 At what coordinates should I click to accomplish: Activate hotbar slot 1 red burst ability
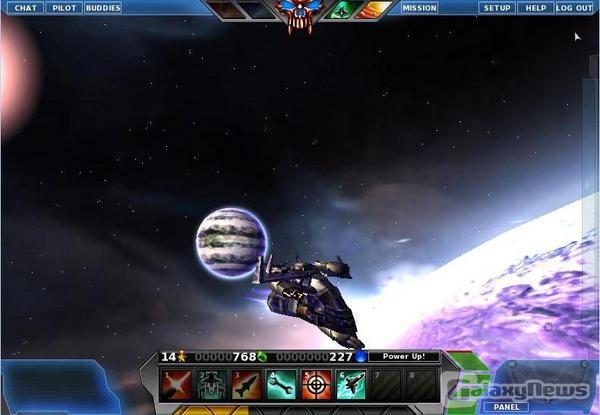[x=177, y=385]
